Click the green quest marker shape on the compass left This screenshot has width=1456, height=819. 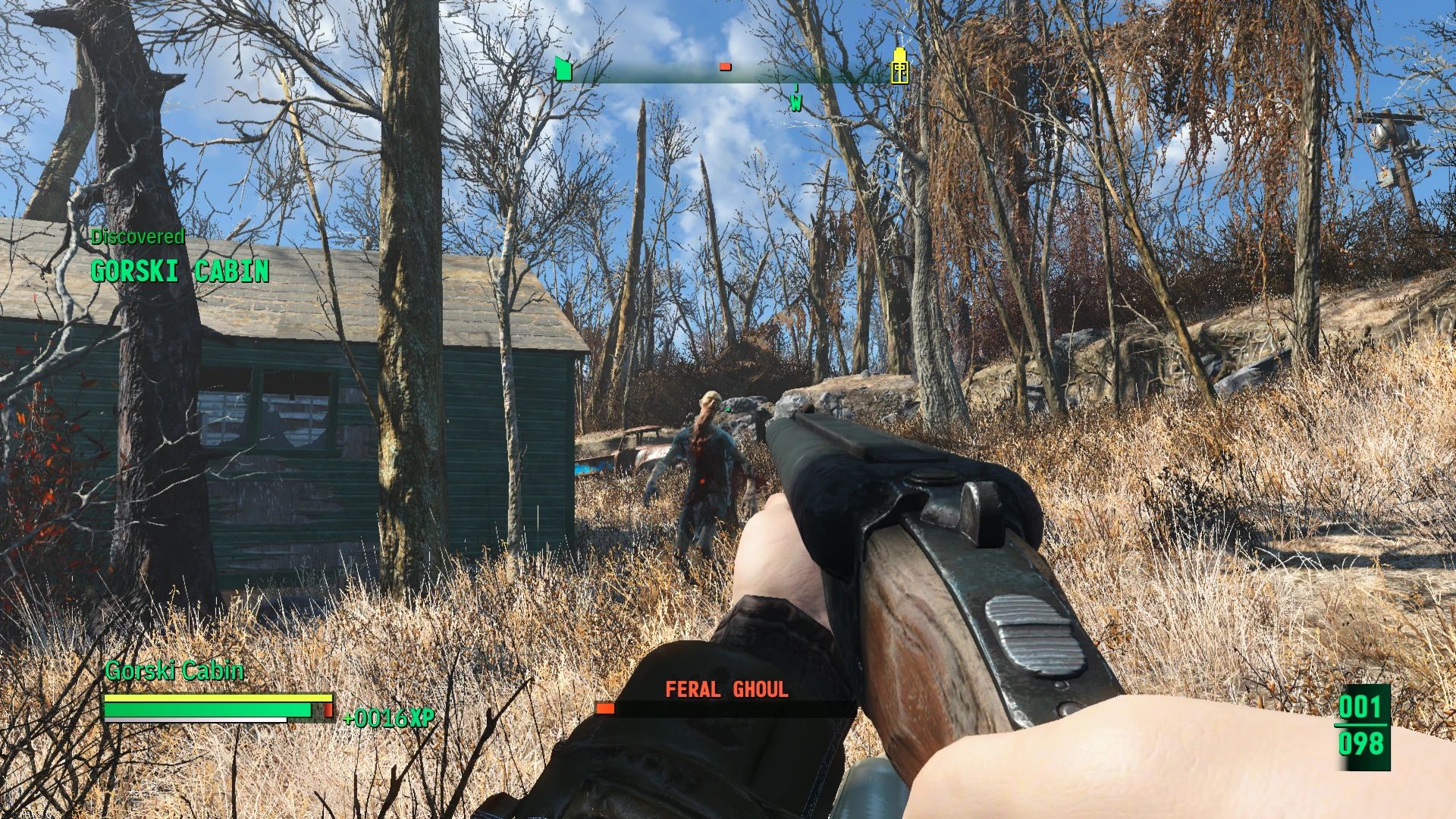pyautogui.click(x=562, y=68)
